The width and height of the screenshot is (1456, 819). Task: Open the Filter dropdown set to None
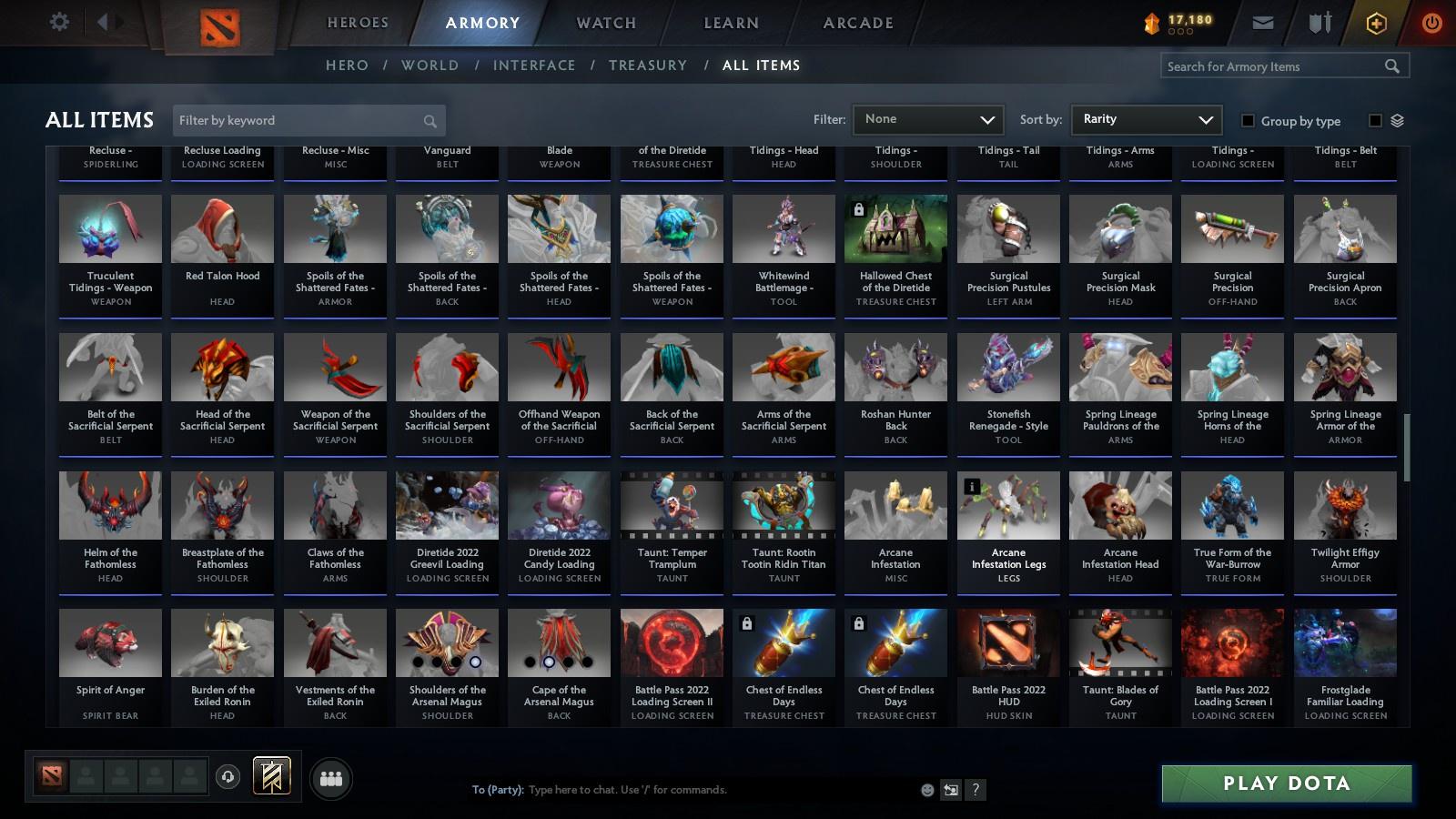pyautogui.click(x=927, y=119)
